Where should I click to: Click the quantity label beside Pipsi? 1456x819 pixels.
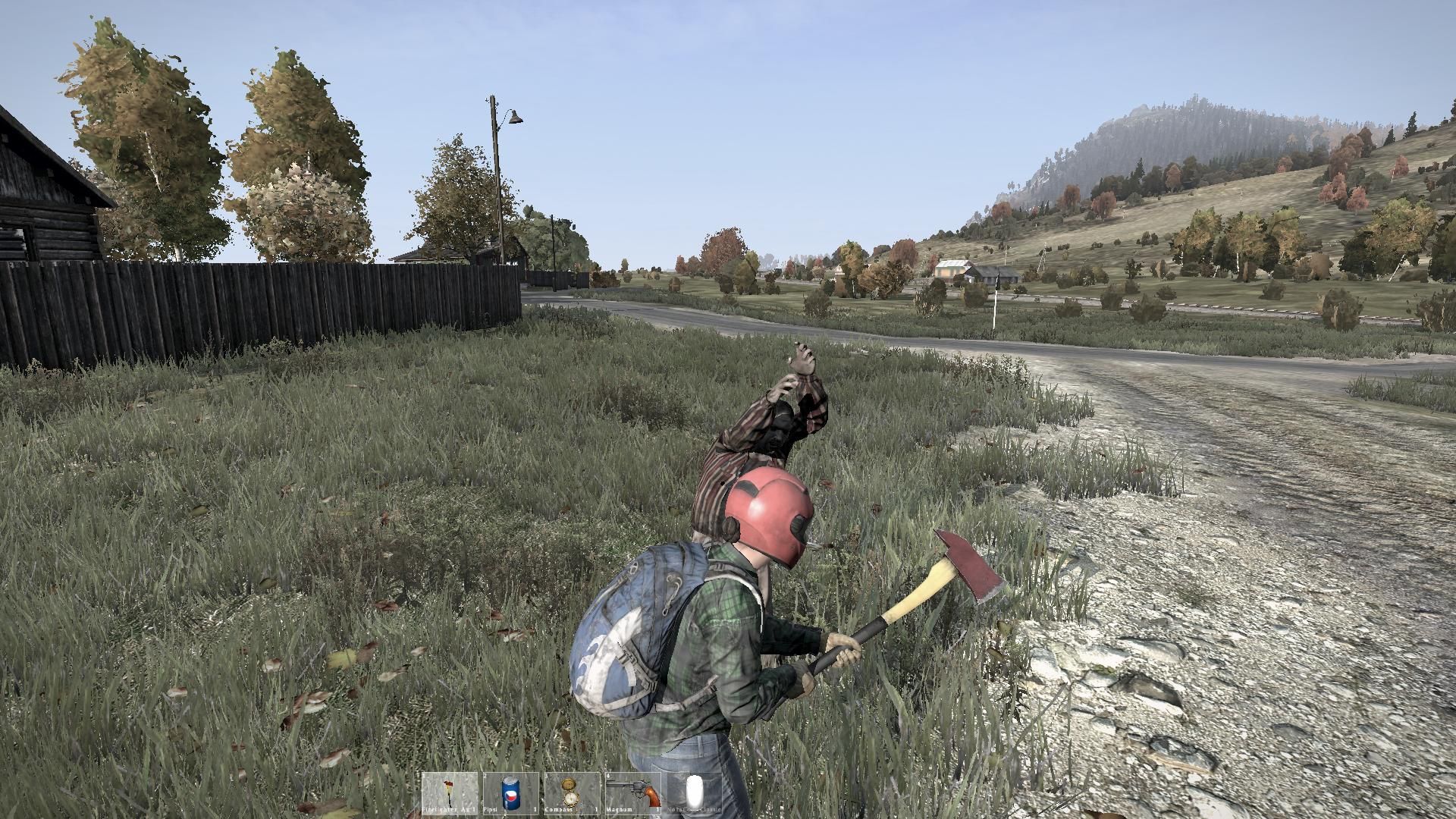(535, 809)
